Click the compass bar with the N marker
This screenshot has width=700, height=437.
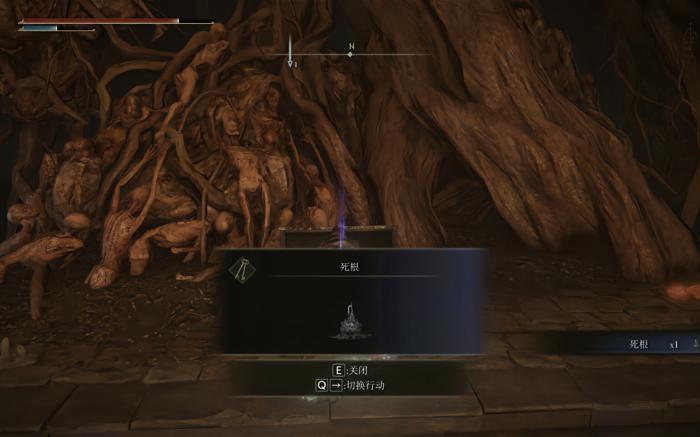click(x=350, y=53)
